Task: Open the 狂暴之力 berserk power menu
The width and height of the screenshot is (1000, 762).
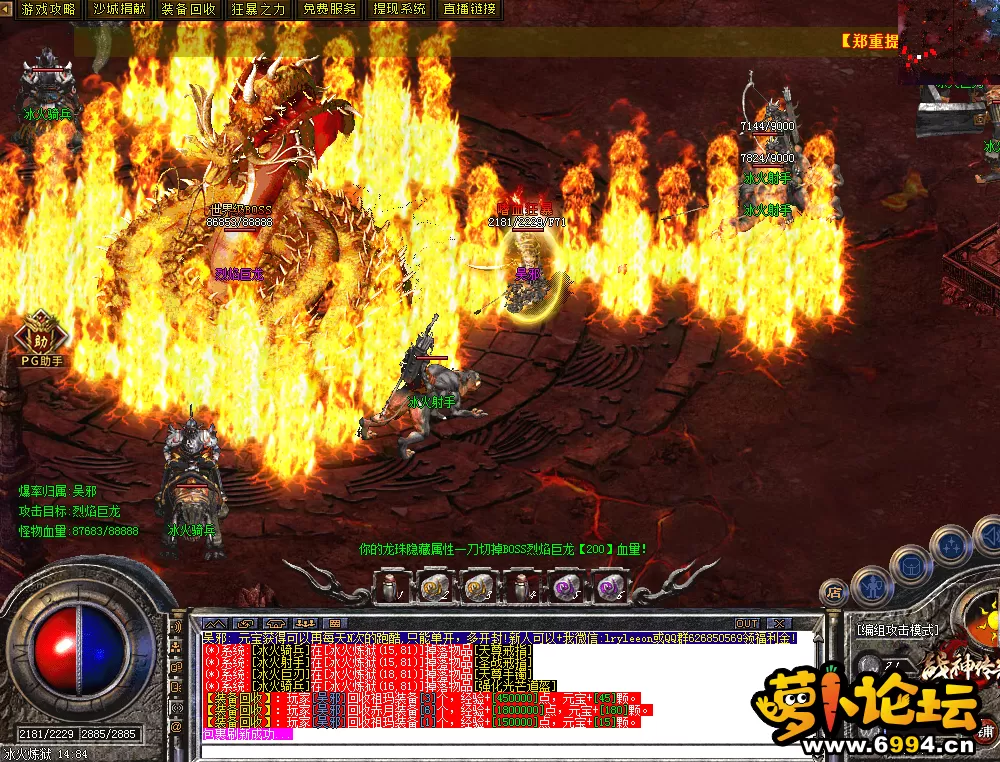Action: [x=258, y=9]
